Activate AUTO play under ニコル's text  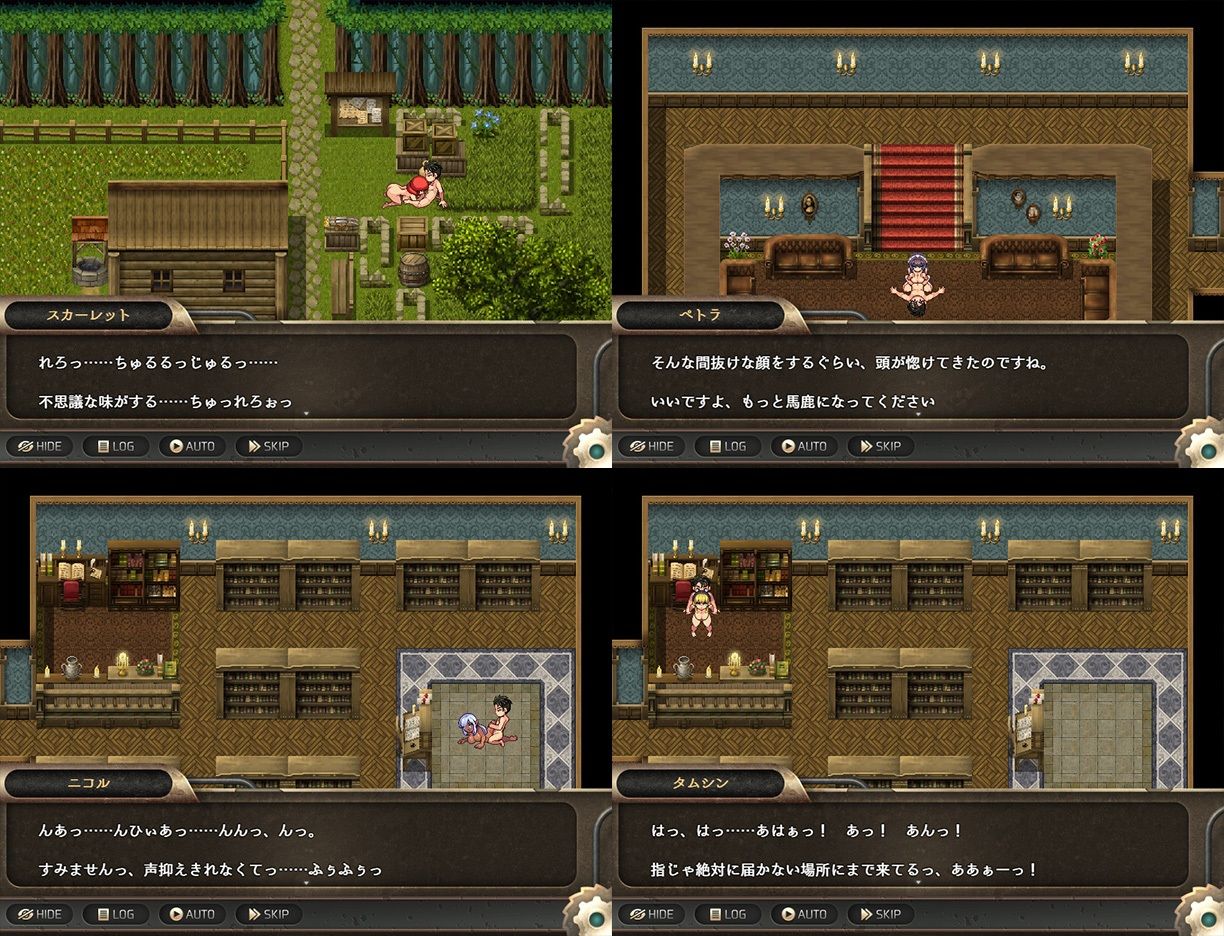pyautogui.click(x=192, y=914)
